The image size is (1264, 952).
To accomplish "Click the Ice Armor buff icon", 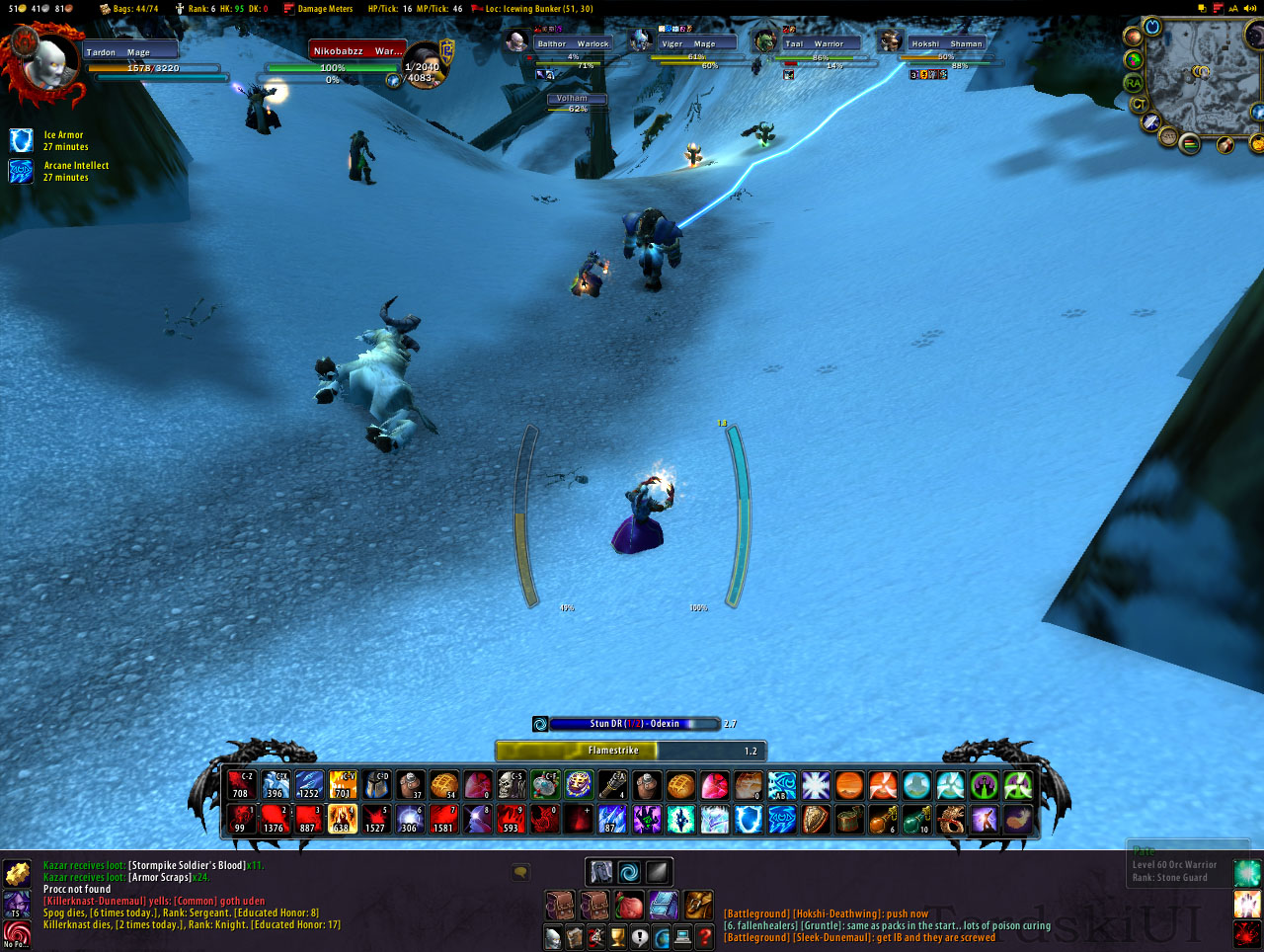I will [x=21, y=140].
